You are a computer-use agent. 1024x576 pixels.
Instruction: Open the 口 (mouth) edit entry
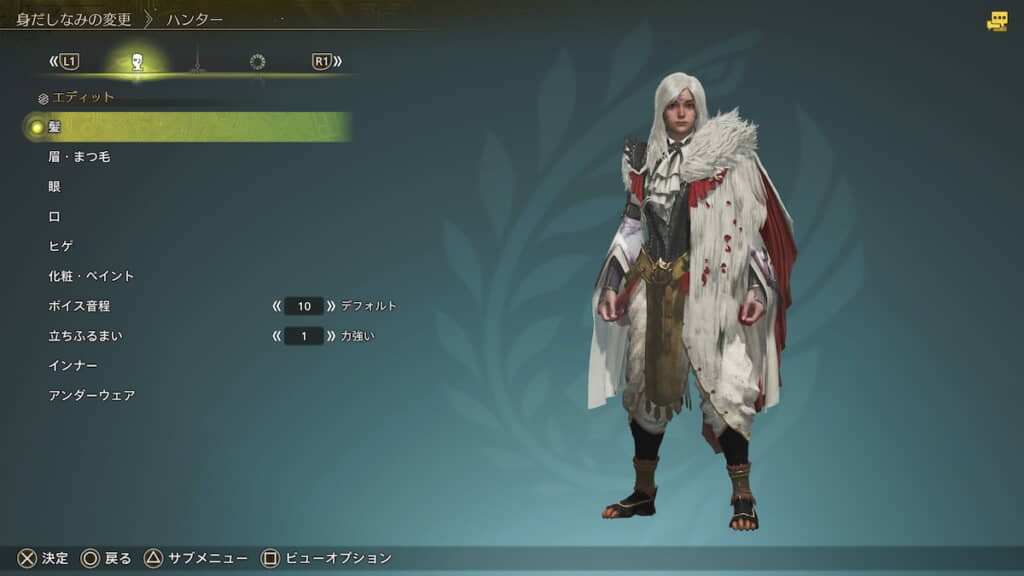55,216
